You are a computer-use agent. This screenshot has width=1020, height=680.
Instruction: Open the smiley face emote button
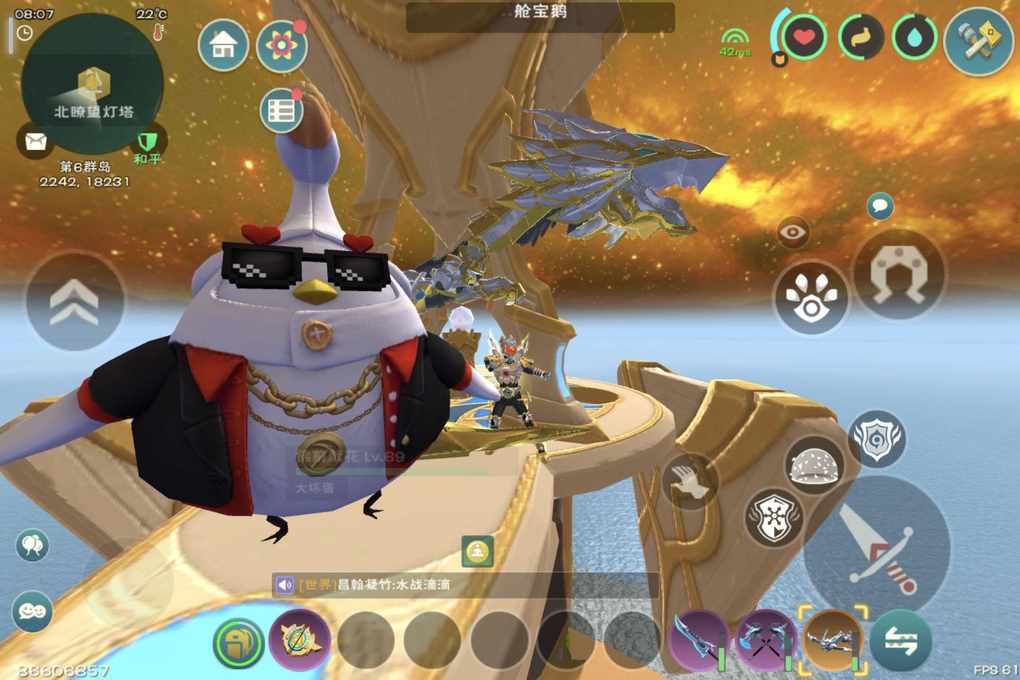[32, 609]
